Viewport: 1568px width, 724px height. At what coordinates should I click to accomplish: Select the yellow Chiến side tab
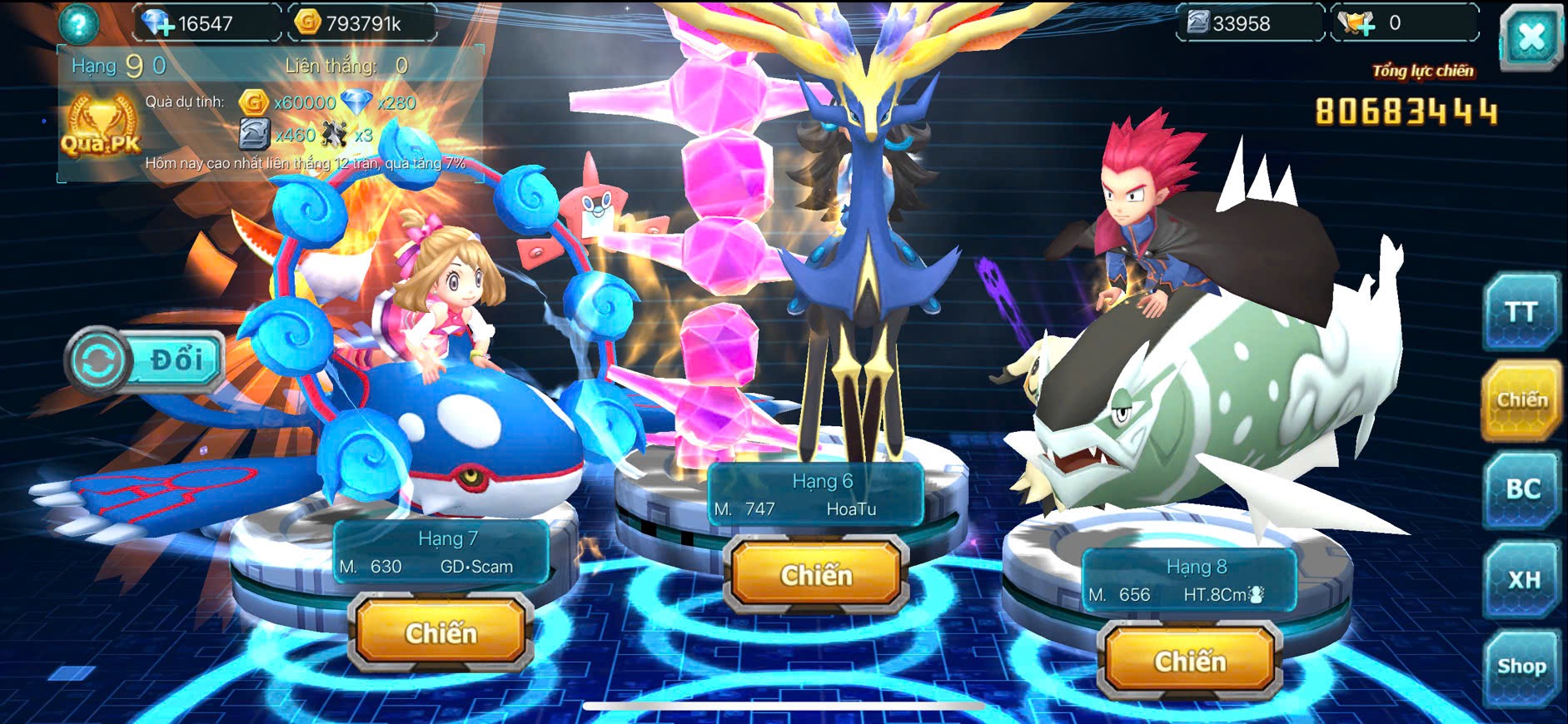click(1521, 400)
